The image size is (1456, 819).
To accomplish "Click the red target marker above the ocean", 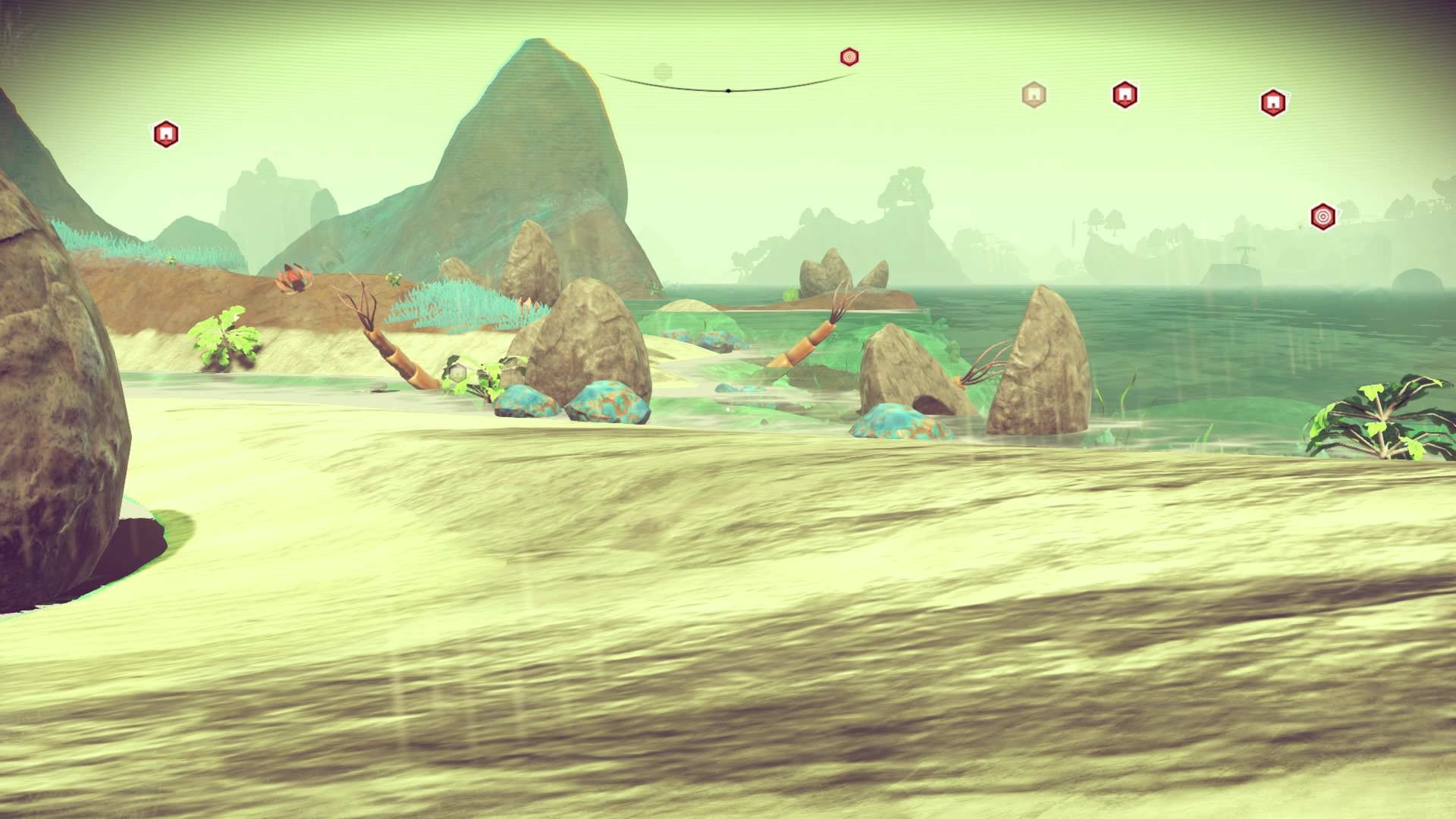I will 1323,216.
